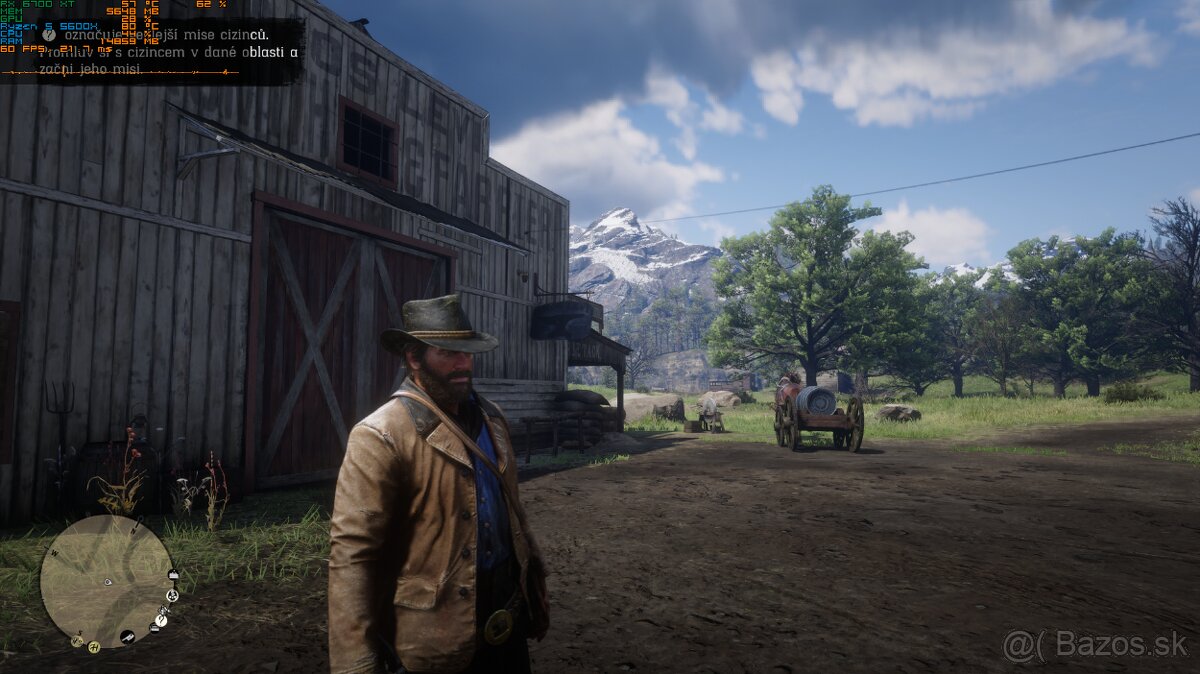Select the stranger question mark marker on minimap
This screenshot has height=674, width=1200.
coord(161,620)
